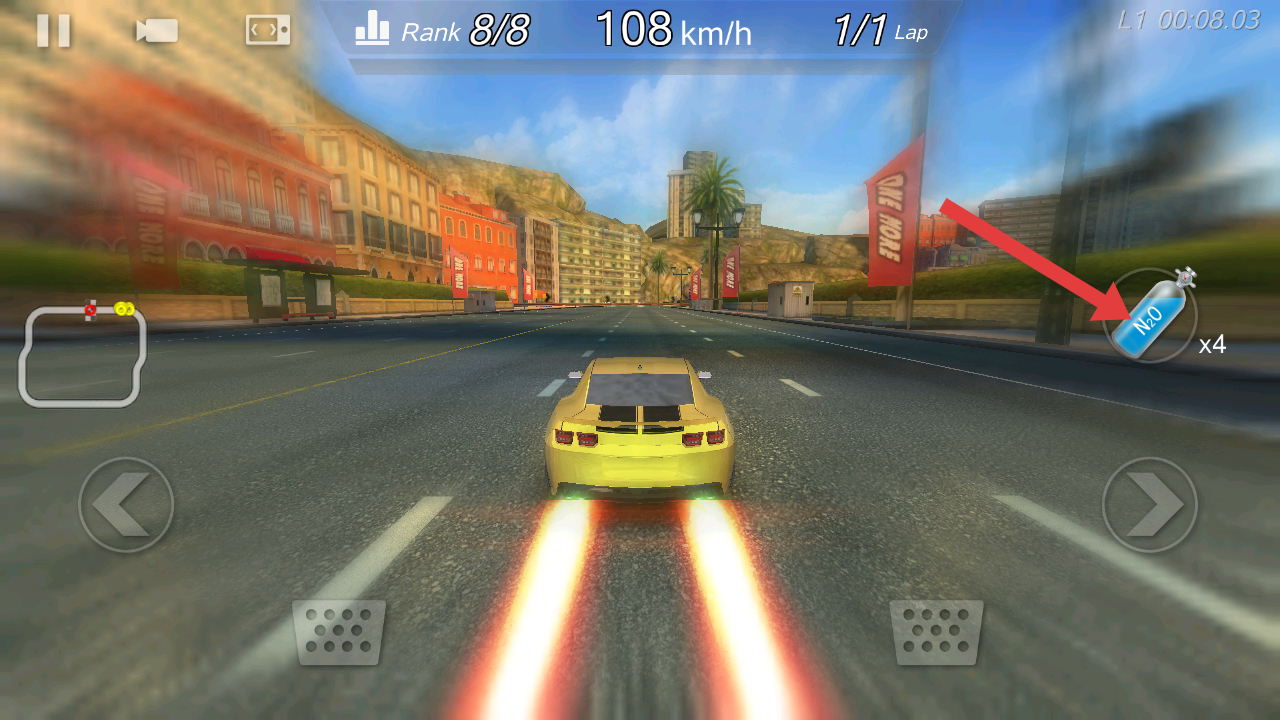This screenshot has height=720, width=1280.
Task: Activate the N2O nitro boost
Action: point(1150,316)
